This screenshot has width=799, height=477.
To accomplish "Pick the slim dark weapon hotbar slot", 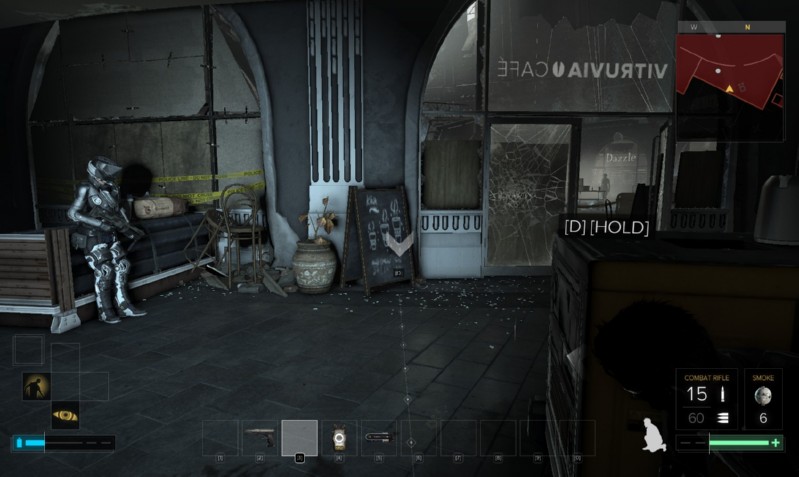I will pyautogui.click(x=378, y=437).
